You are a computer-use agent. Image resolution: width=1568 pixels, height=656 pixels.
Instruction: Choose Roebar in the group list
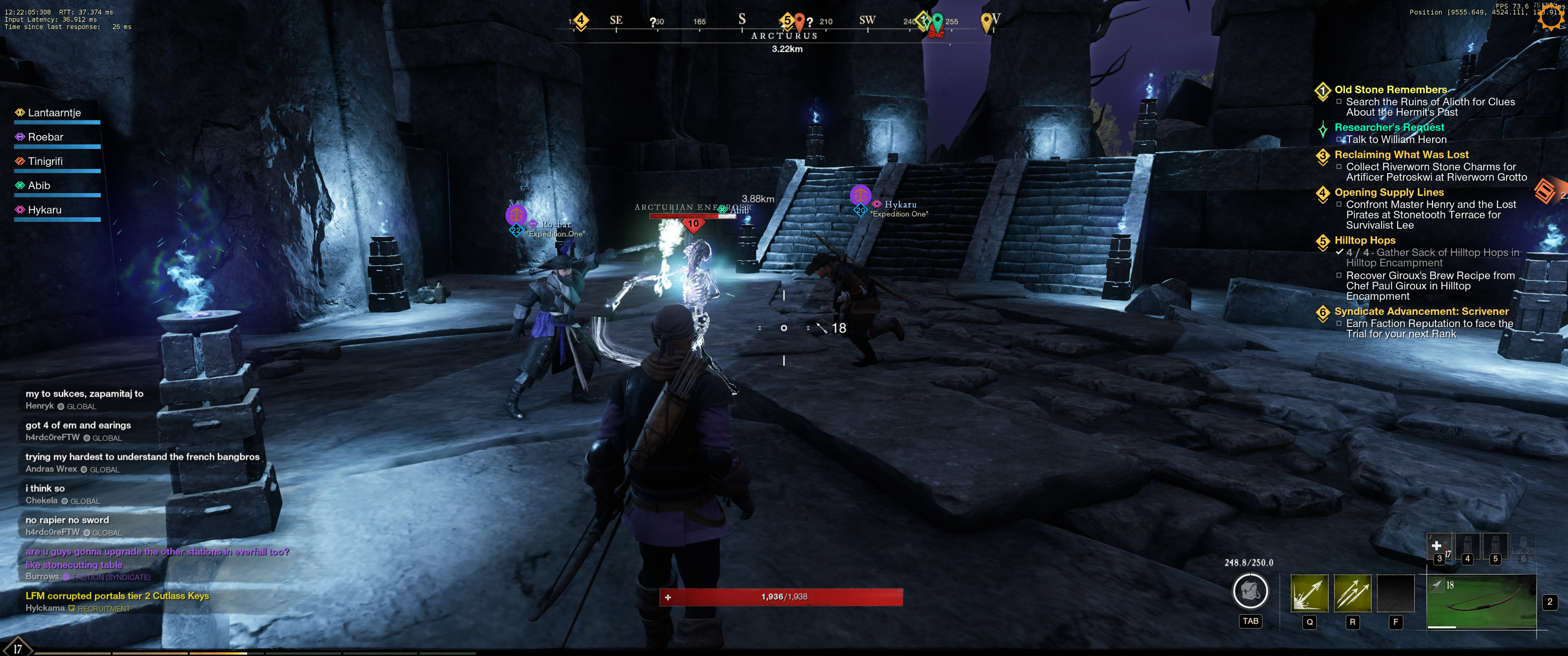pyautogui.click(x=46, y=137)
